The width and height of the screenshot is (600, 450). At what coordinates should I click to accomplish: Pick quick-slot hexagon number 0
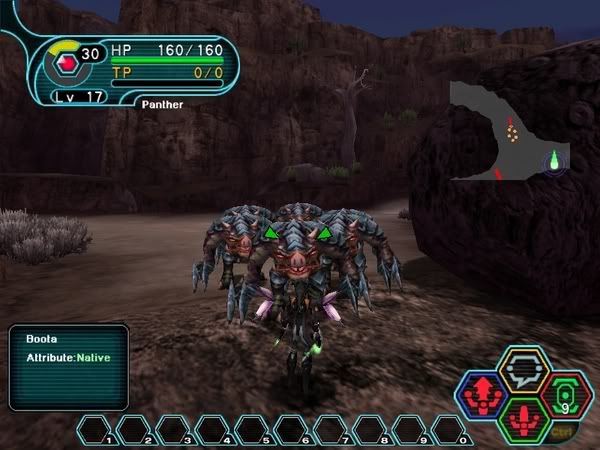tap(452, 430)
